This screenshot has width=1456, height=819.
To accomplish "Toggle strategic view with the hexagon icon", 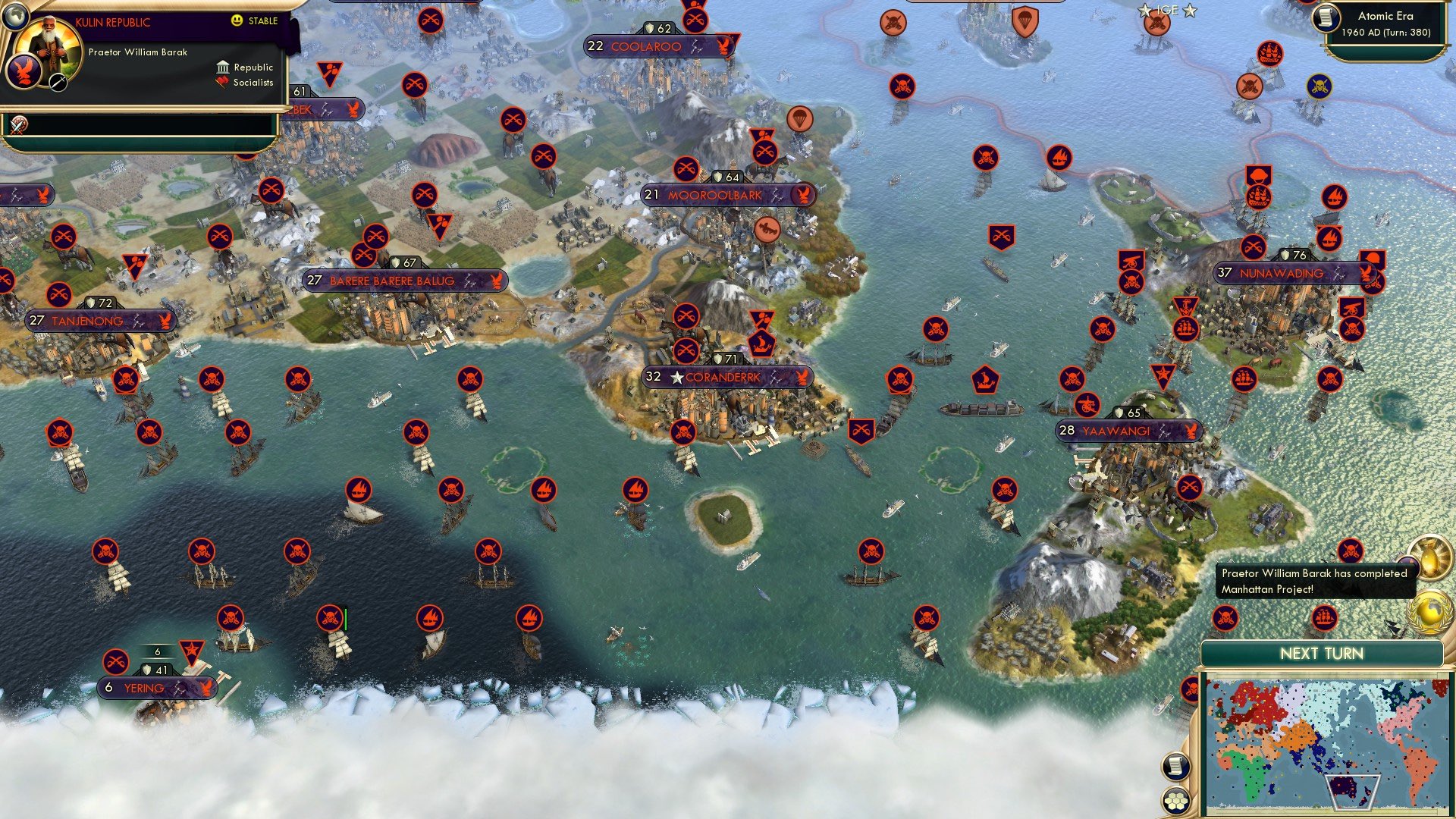I will click(x=1176, y=799).
